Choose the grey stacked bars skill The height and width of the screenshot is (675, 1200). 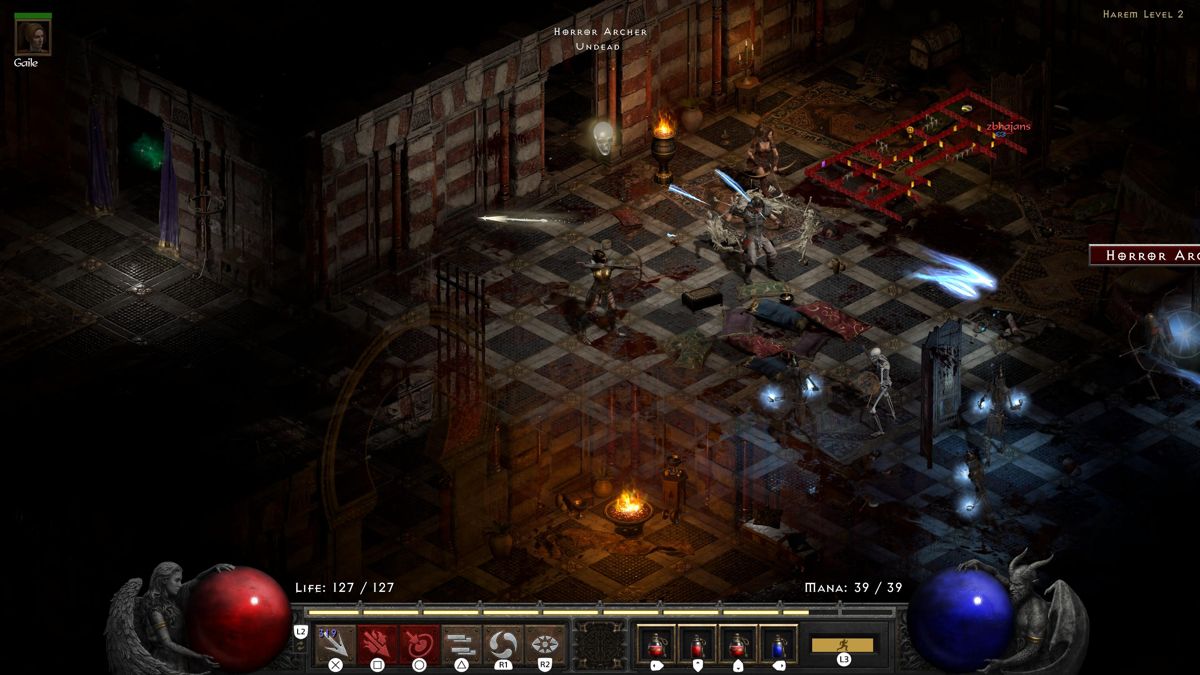461,644
